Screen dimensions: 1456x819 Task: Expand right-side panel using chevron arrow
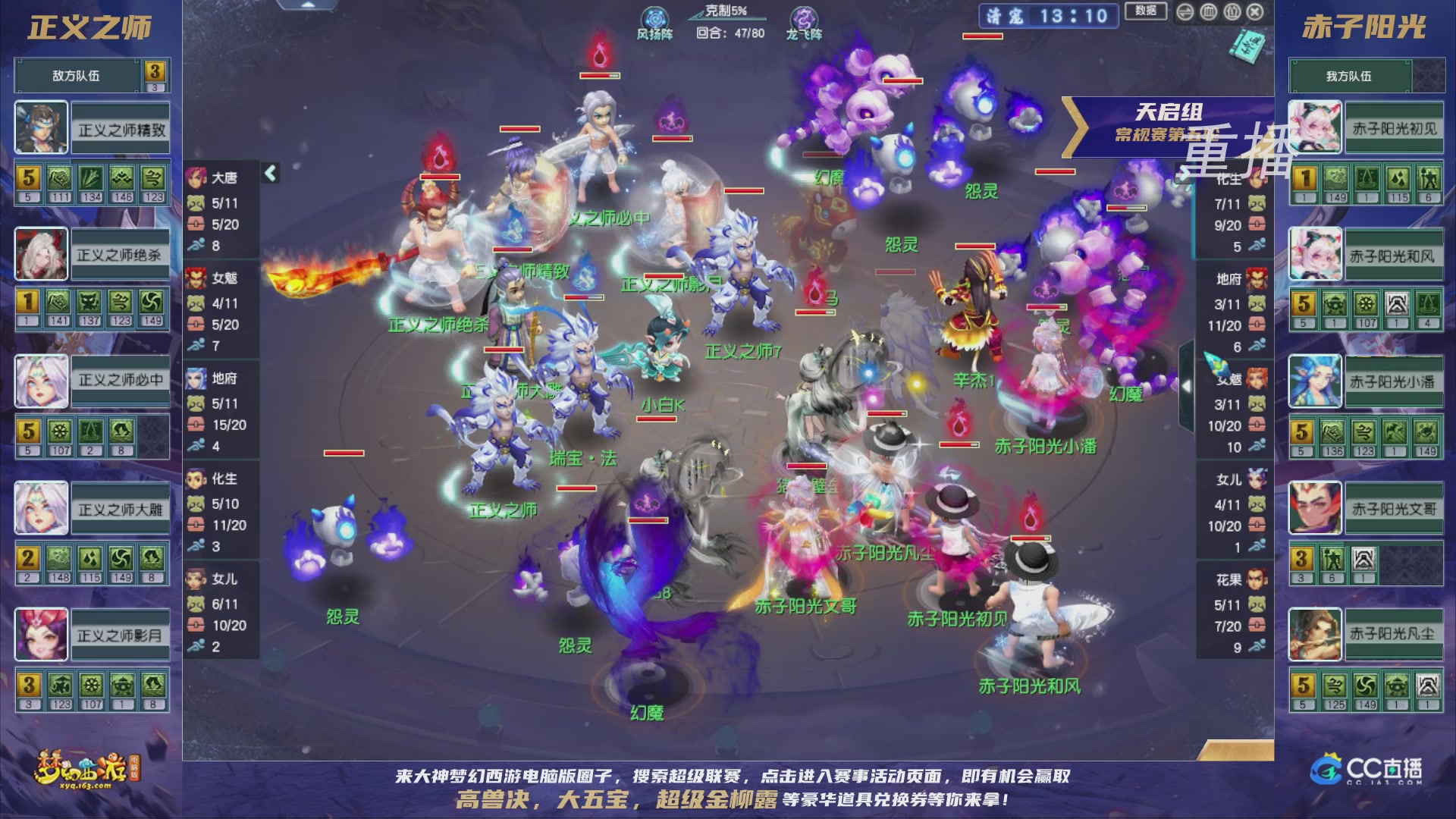point(1188,386)
